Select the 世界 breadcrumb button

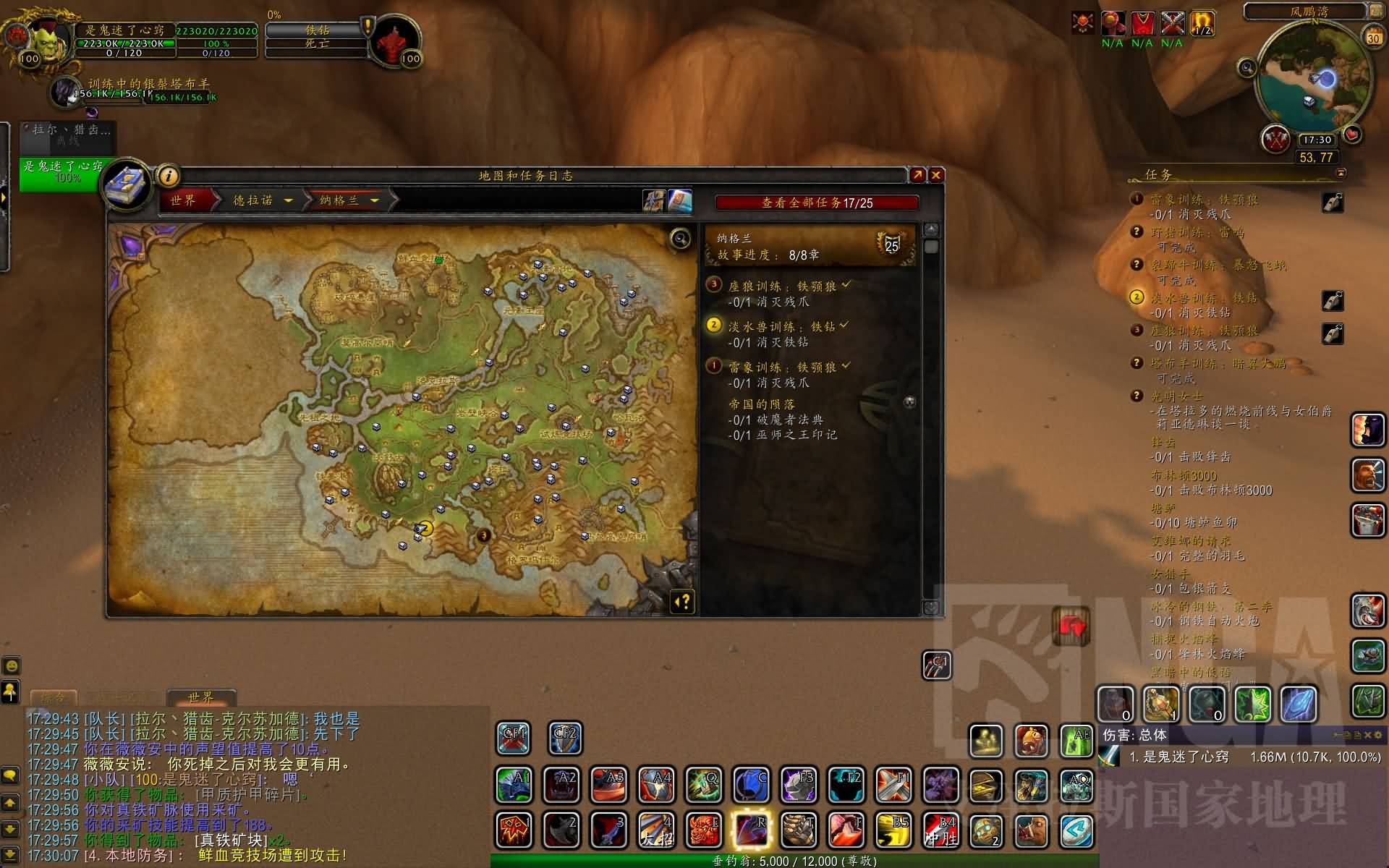[184, 200]
